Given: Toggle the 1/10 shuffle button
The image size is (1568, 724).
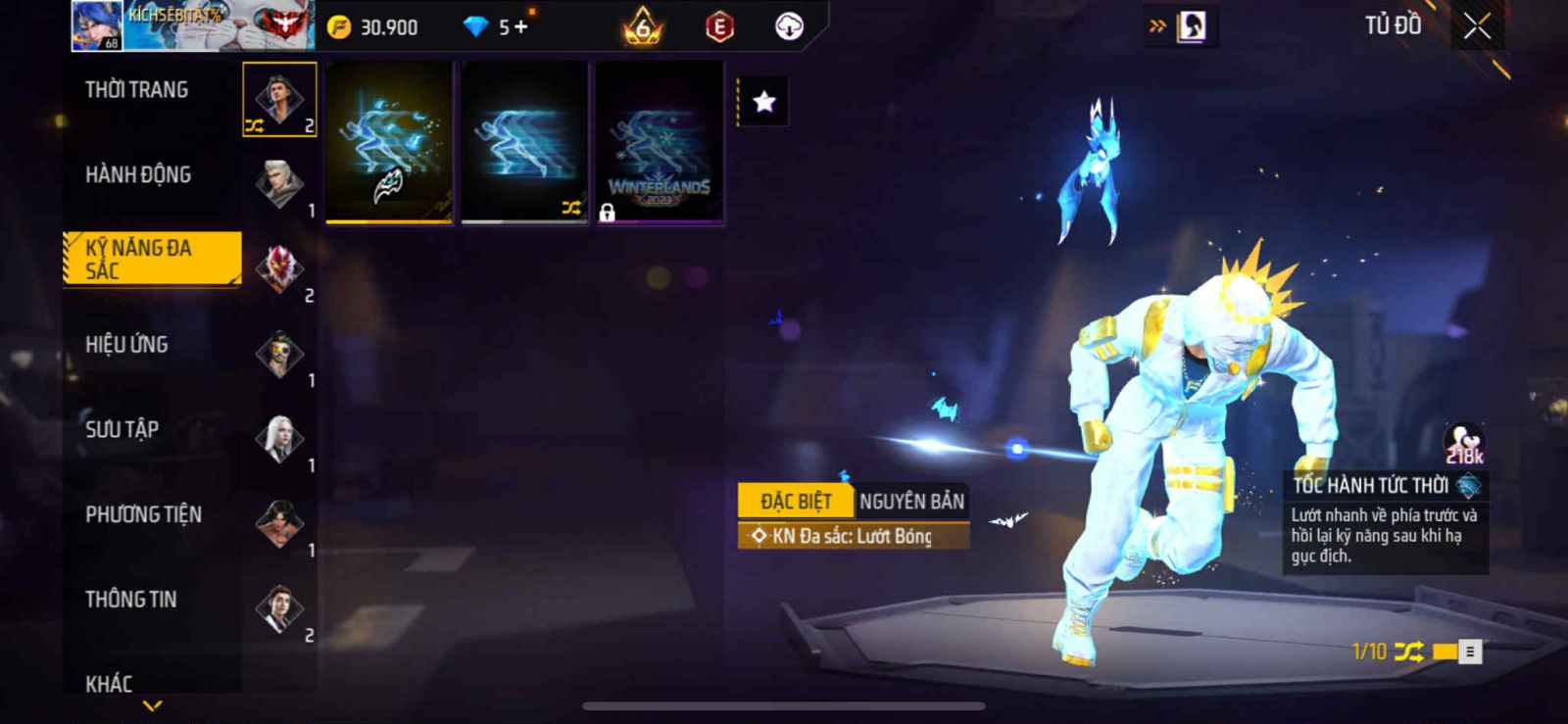Looking at the screenshot, I should point(1408,652).
